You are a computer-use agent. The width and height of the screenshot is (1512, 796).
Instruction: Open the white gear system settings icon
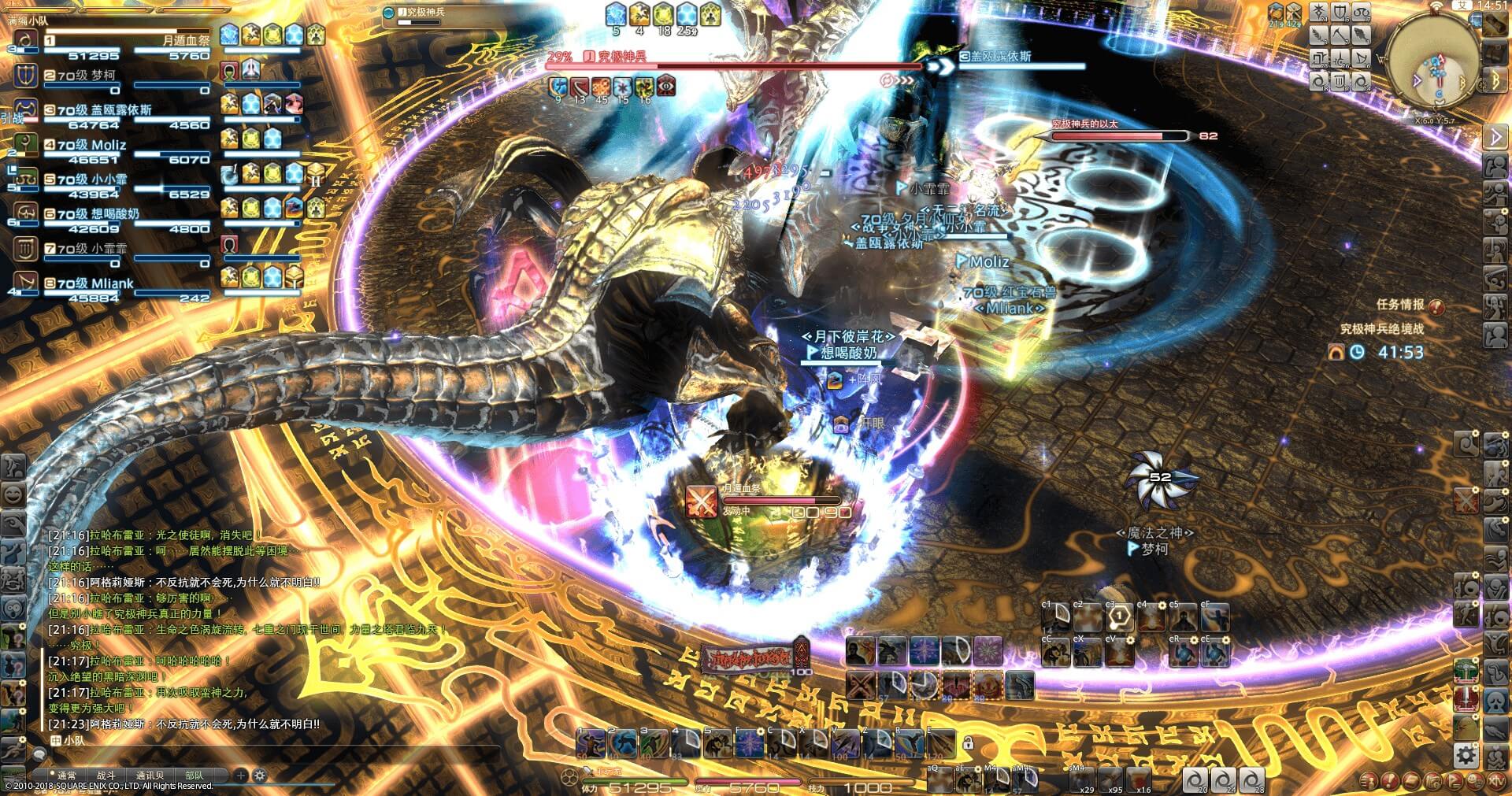pos(1466,755)
